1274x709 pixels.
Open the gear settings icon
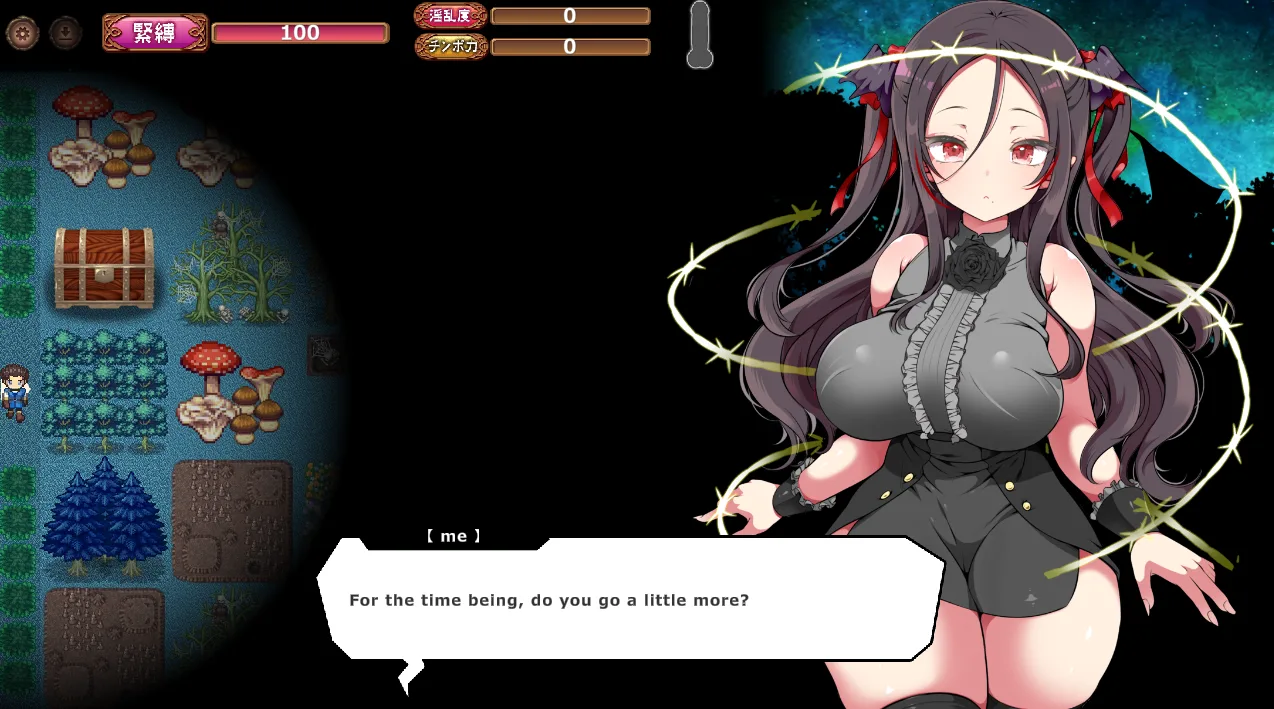click(22, 33)
